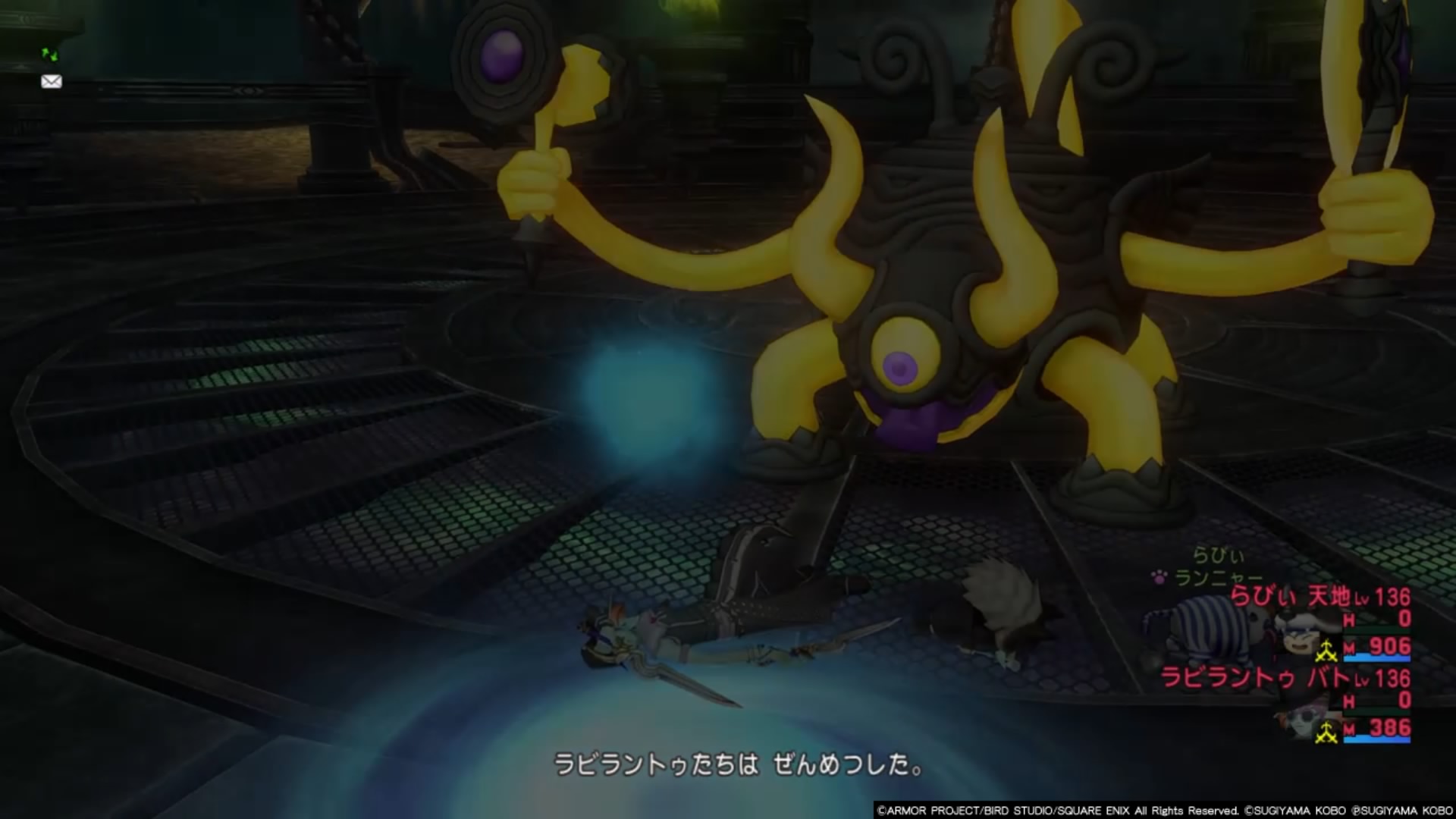Viewport: 1456px width, 819px height.
Task: Open the mail envelope icon
Action: [52, 82]
